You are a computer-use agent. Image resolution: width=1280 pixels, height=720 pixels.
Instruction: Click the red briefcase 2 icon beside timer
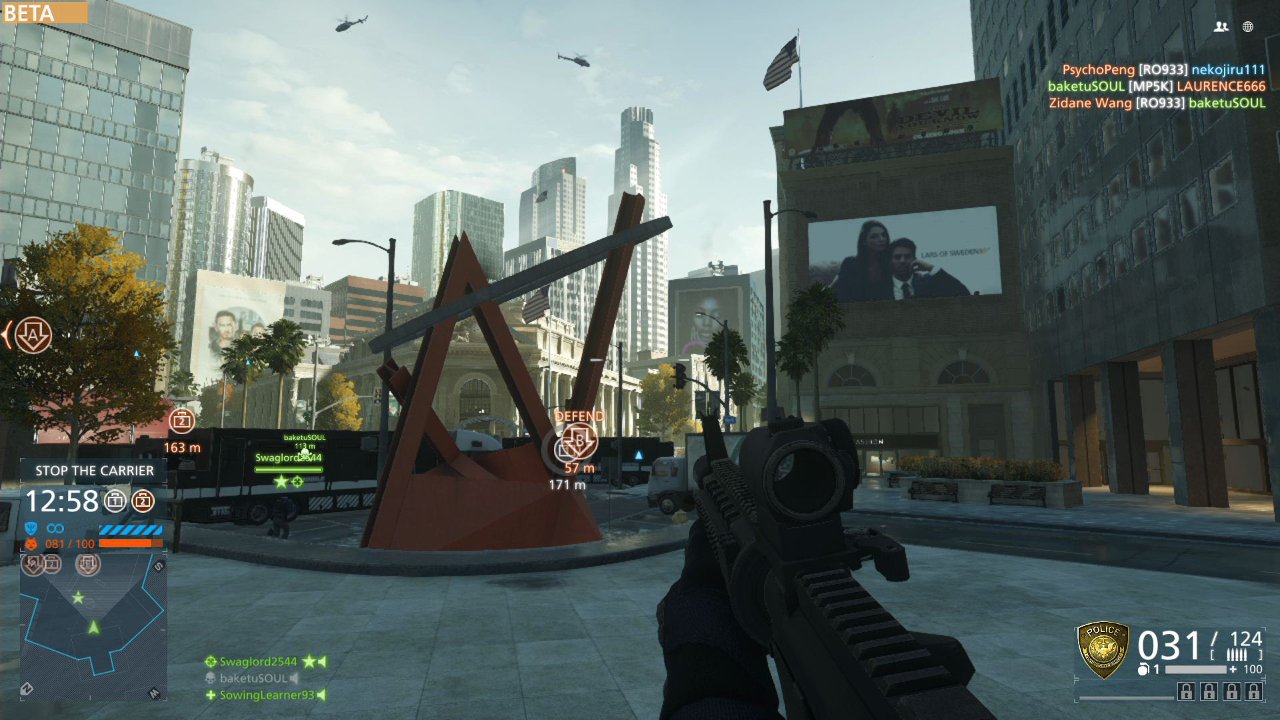point(144,501)
